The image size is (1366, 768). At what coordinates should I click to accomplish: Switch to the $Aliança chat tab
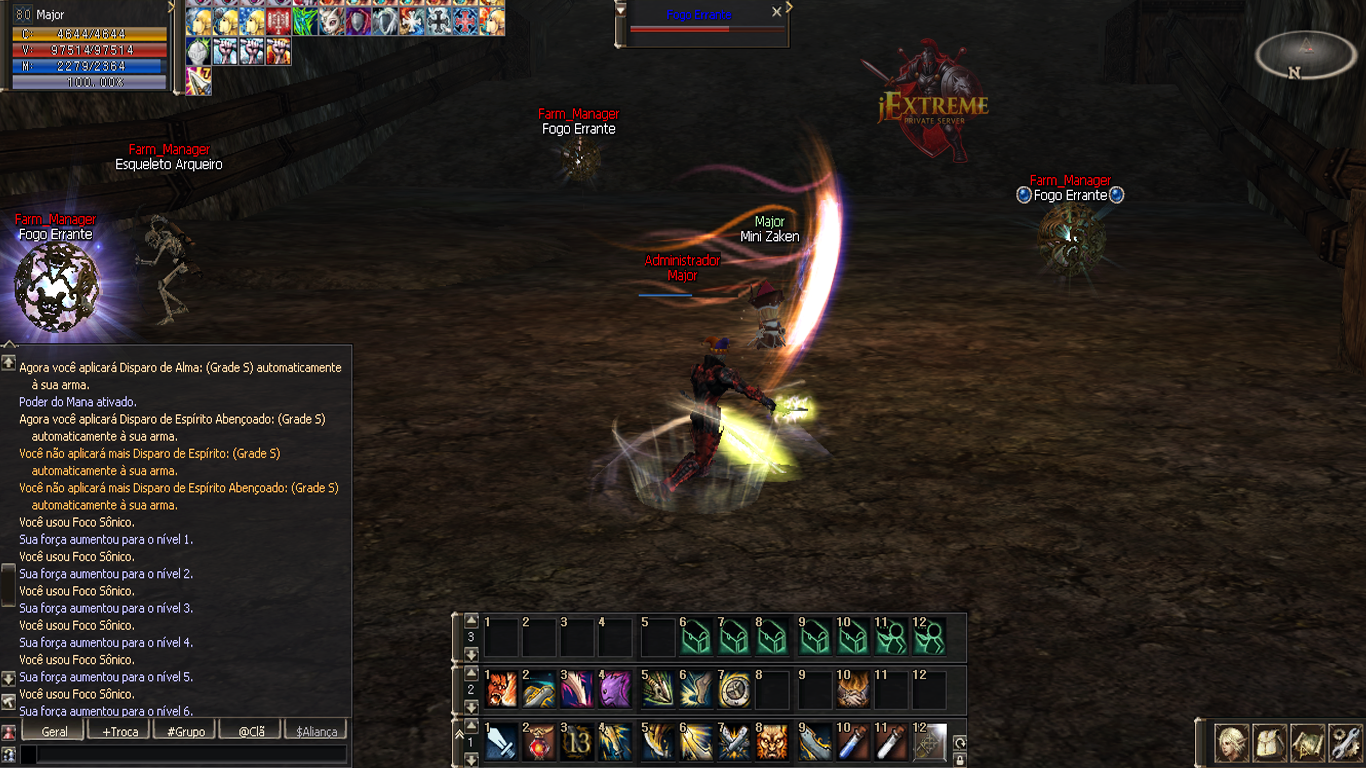tap(317, 731)
